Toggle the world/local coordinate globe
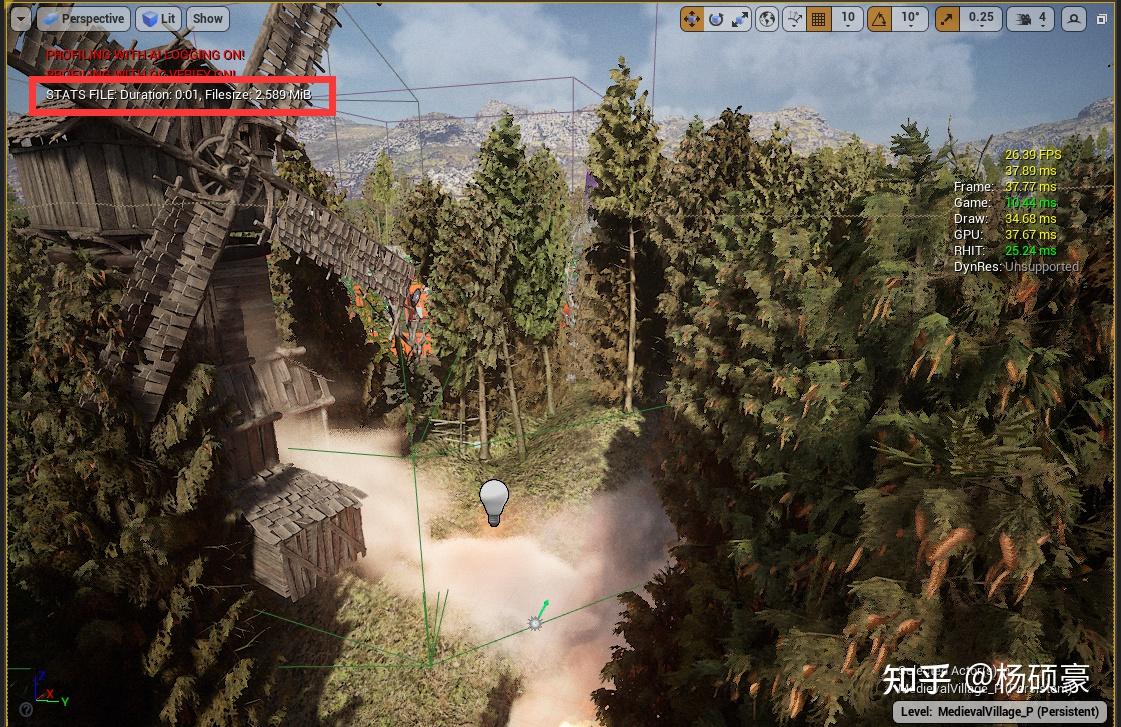 tap(767, 18)
